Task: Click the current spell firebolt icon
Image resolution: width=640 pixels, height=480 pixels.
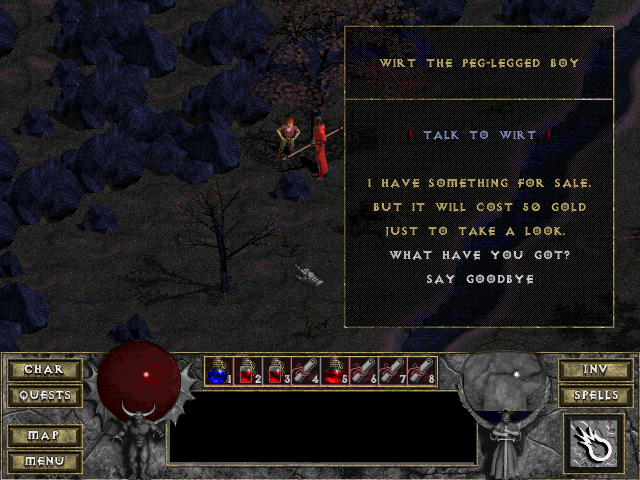Action: (596, 444)
